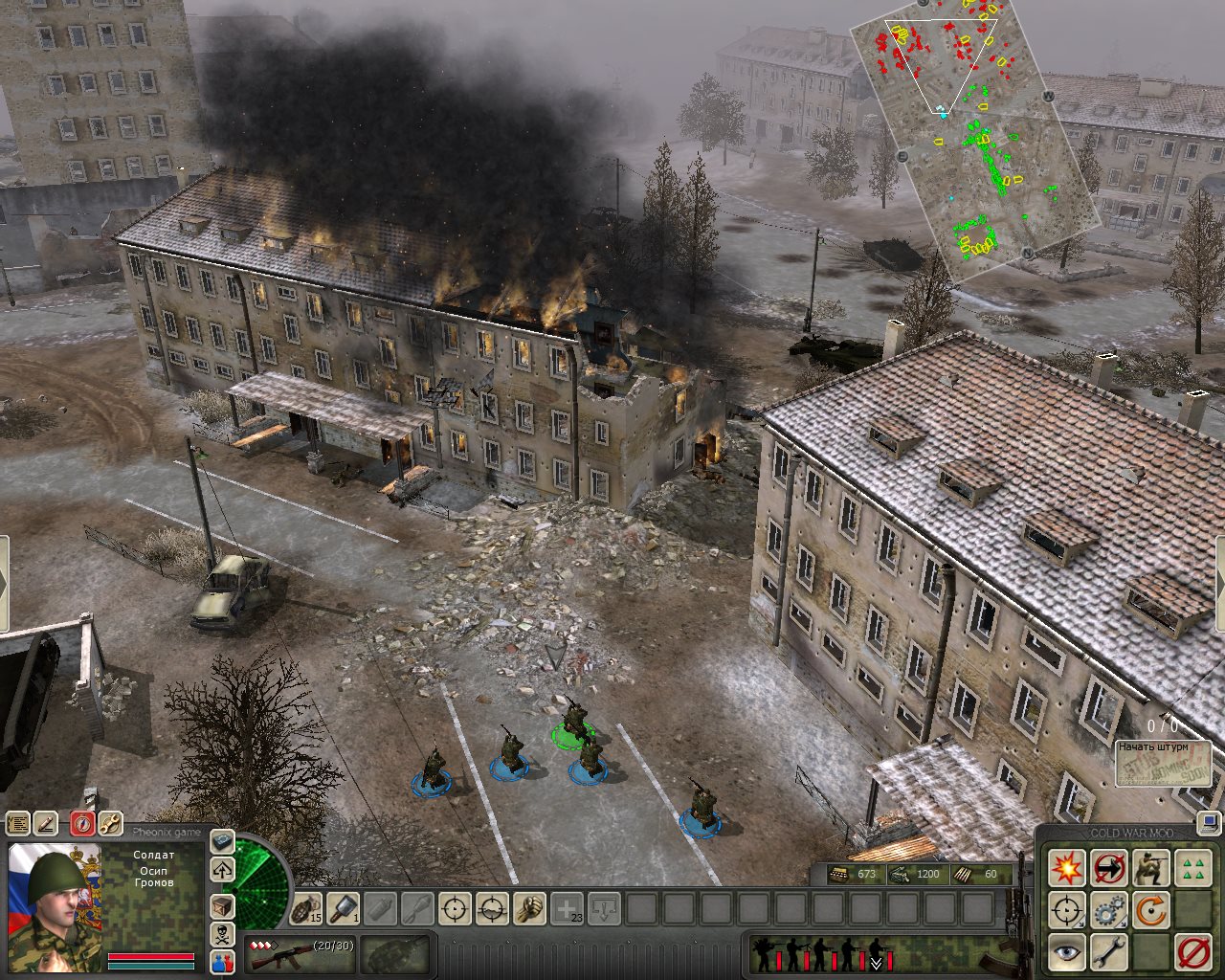Image resolution: width=1225 pixels, height=980 pixels.
Task: Select the AK rifle weapon slot
Action: click(287, 952)
